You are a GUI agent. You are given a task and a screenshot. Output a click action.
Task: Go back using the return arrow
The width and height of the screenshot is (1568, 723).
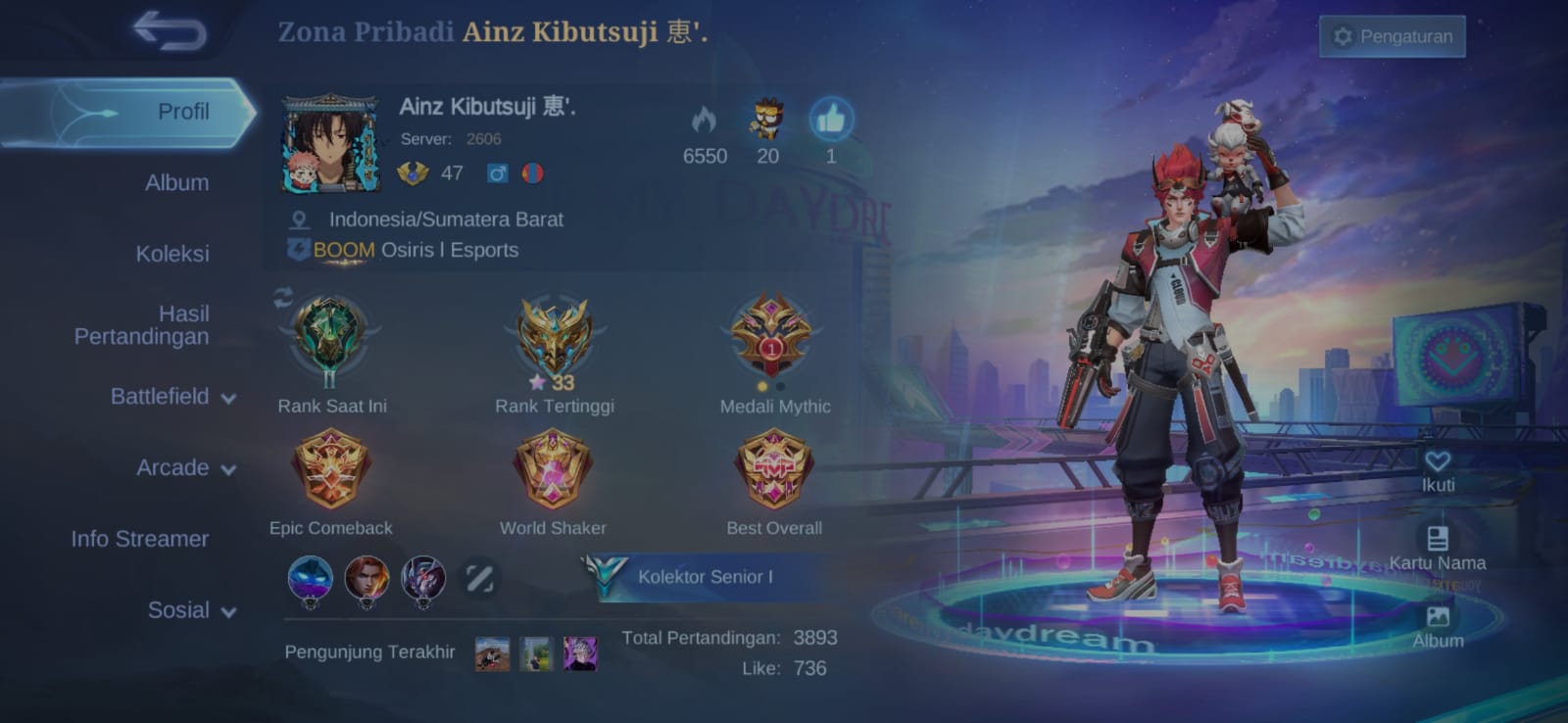pyautogui.click(x=171, y=30)
